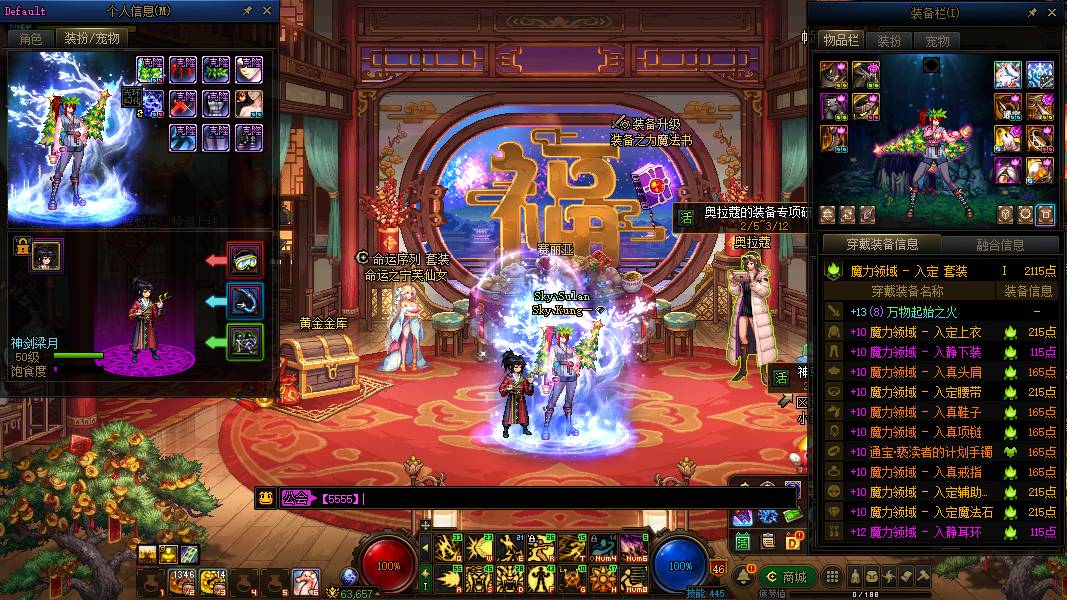Select the 物品栏 tab

click(841, 40)
